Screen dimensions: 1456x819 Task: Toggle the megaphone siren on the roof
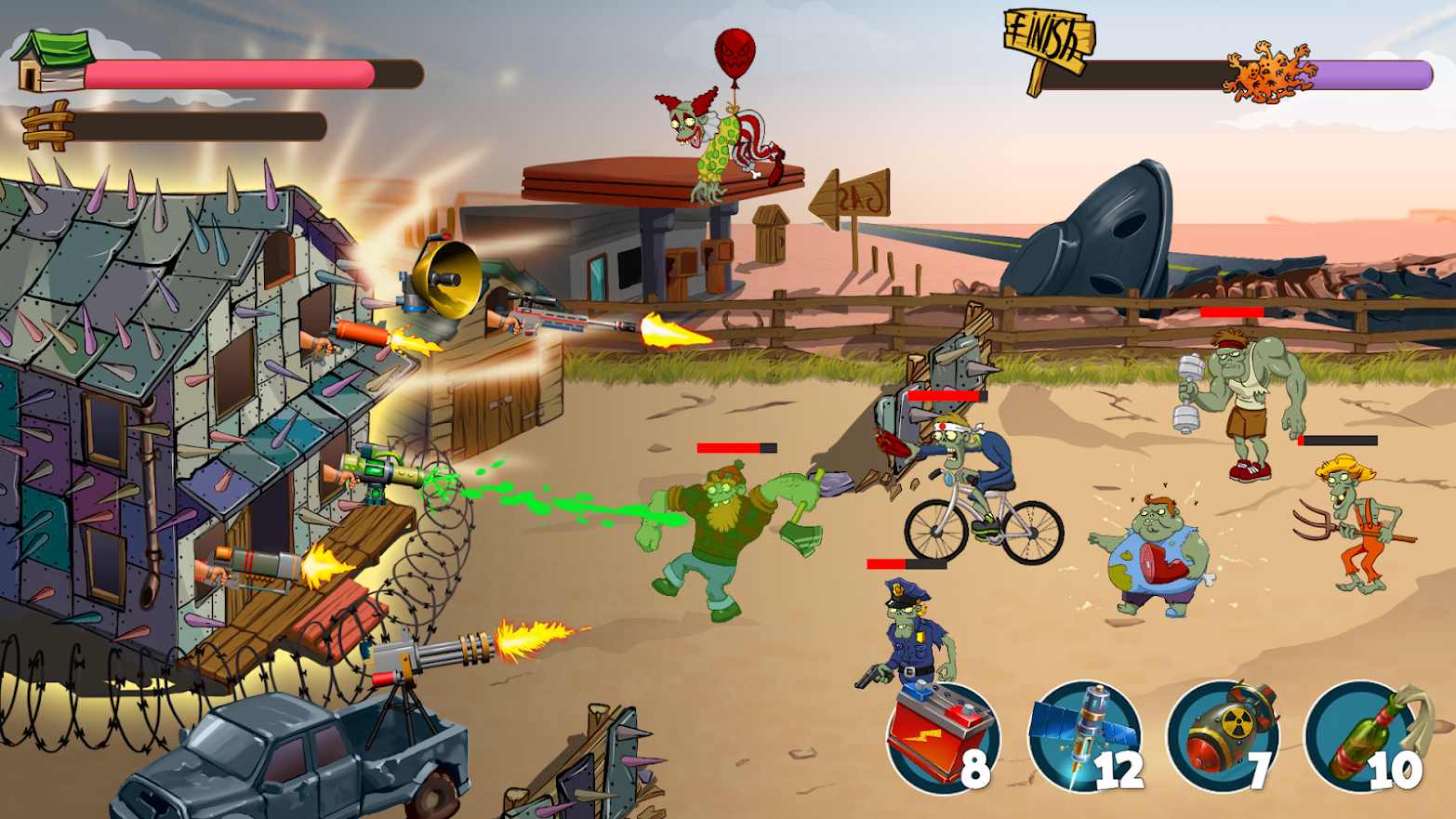point(446,274)
